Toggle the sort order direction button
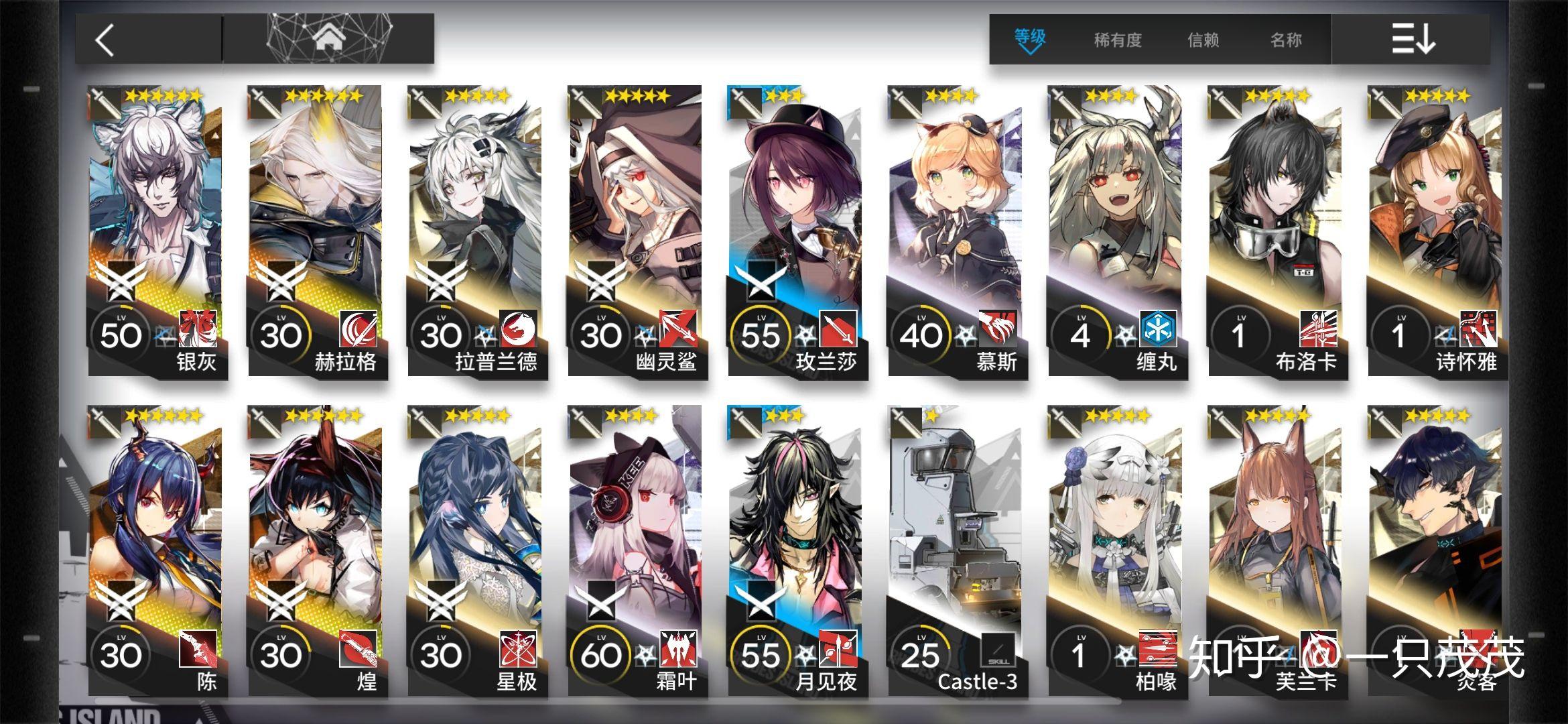 [1412, 40]
